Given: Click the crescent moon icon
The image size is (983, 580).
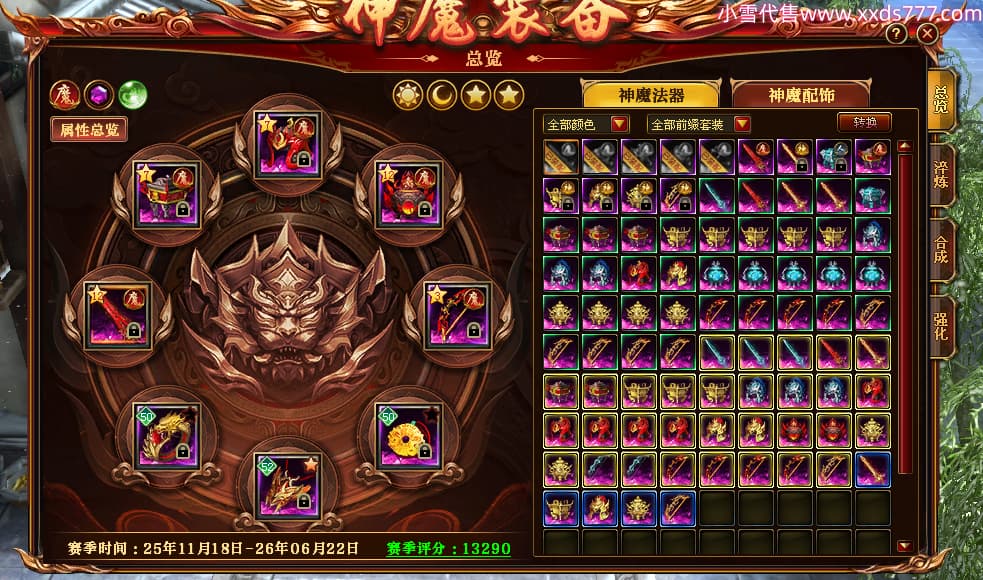Looking at the screenshot, I should pos(442,95).
